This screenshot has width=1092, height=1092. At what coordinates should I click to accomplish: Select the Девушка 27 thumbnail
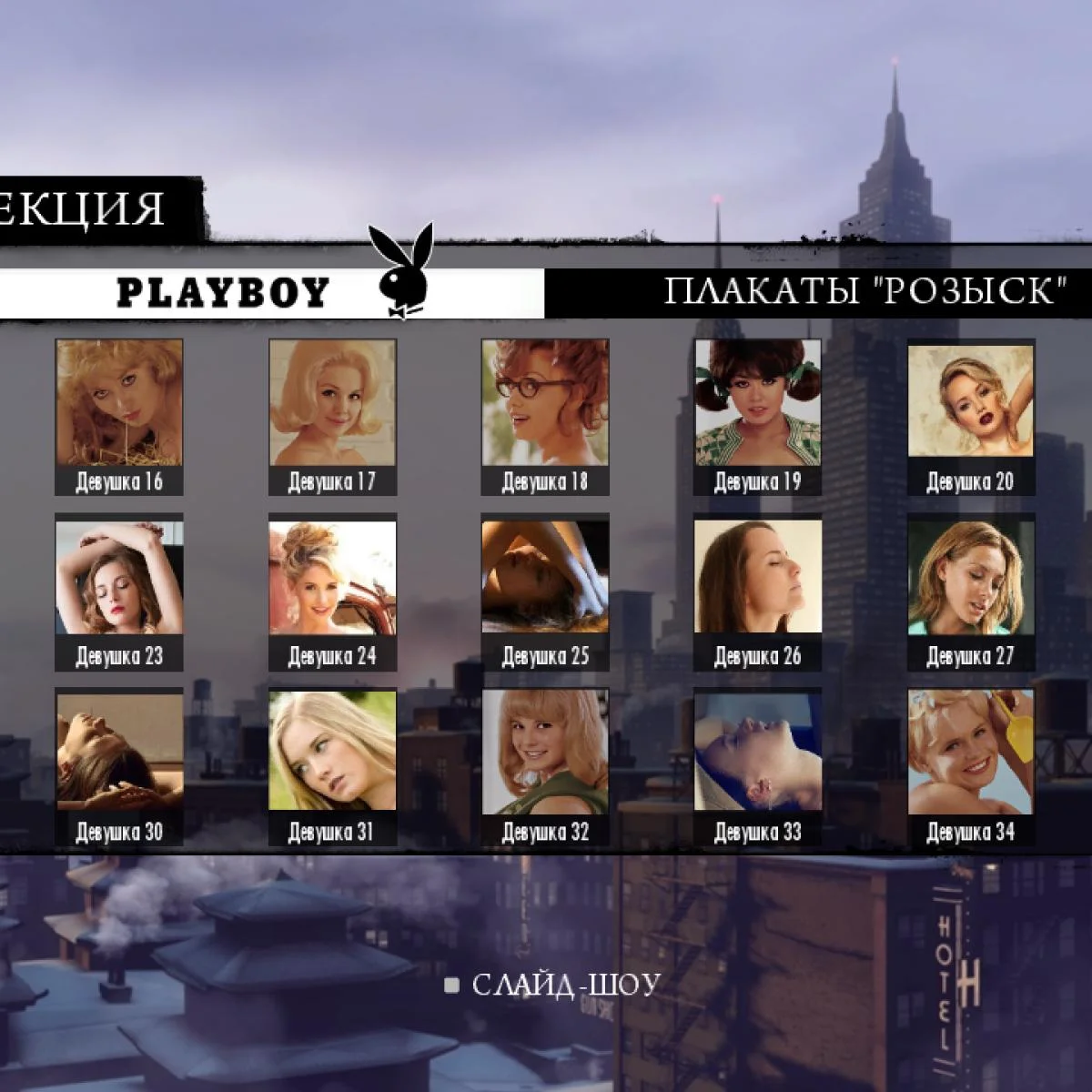[971, 578]
